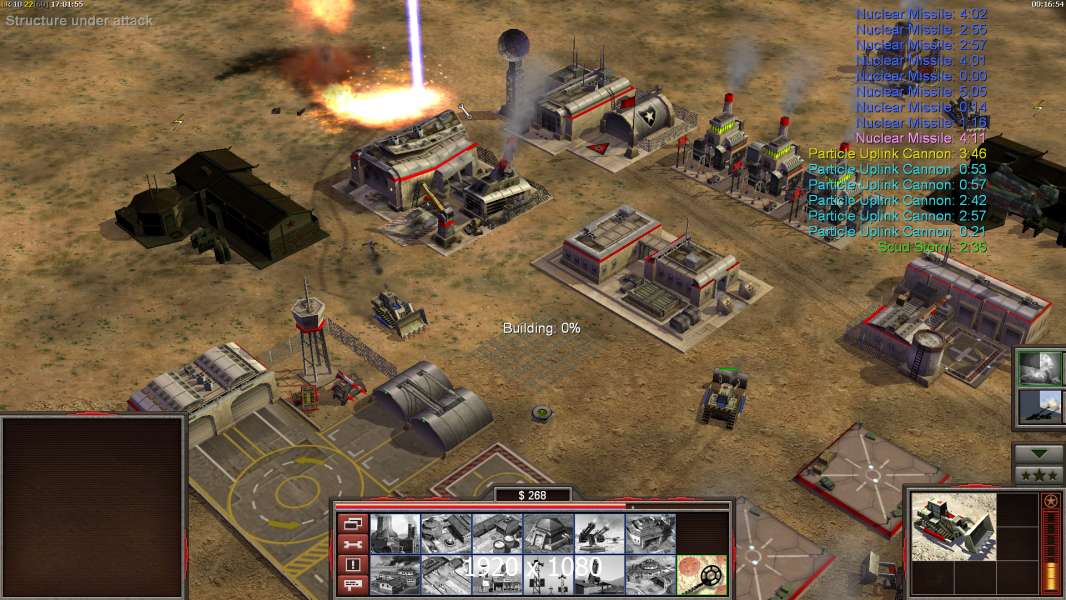The width and height of the screenshot is (1066, 600).
Task: Select the airfield runway build icon
Action: coord(446,574)
